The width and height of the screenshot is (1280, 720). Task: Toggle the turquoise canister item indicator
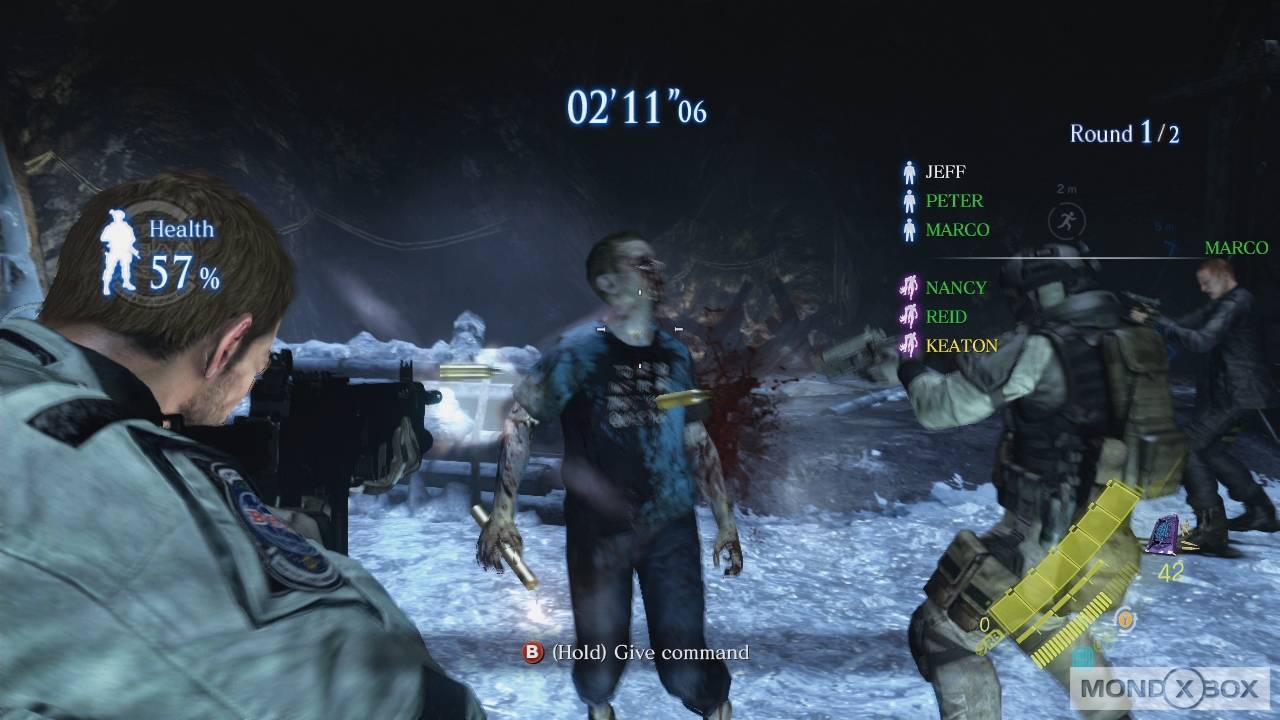1083,657
